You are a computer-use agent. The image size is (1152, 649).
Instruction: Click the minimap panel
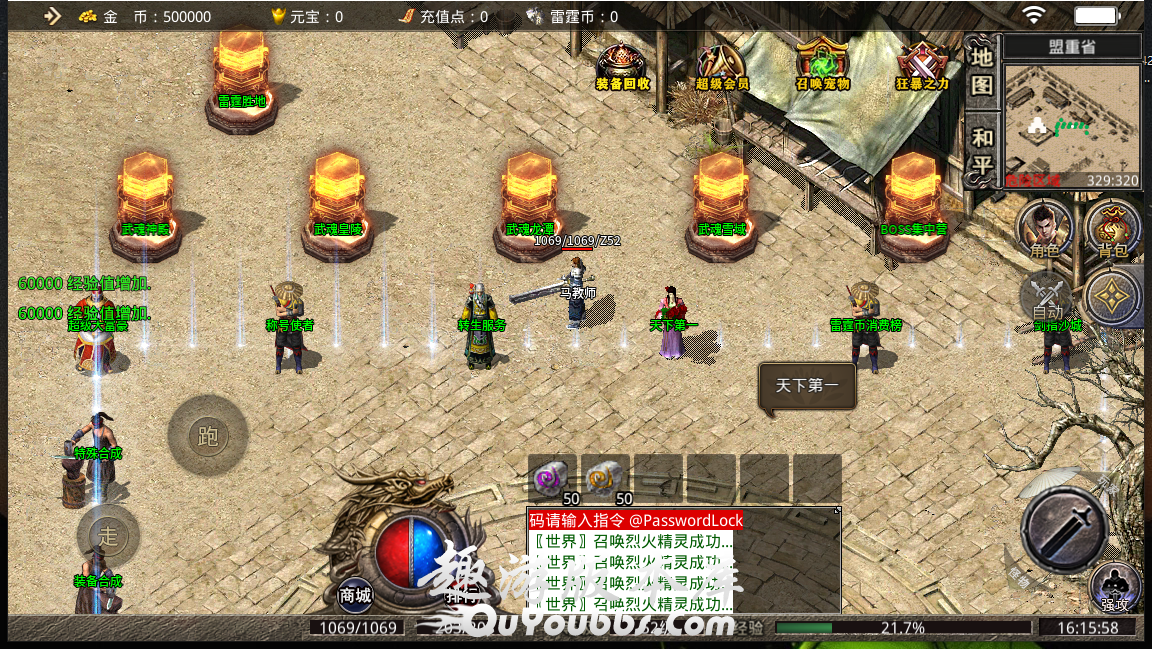(x=1072, y=125)
